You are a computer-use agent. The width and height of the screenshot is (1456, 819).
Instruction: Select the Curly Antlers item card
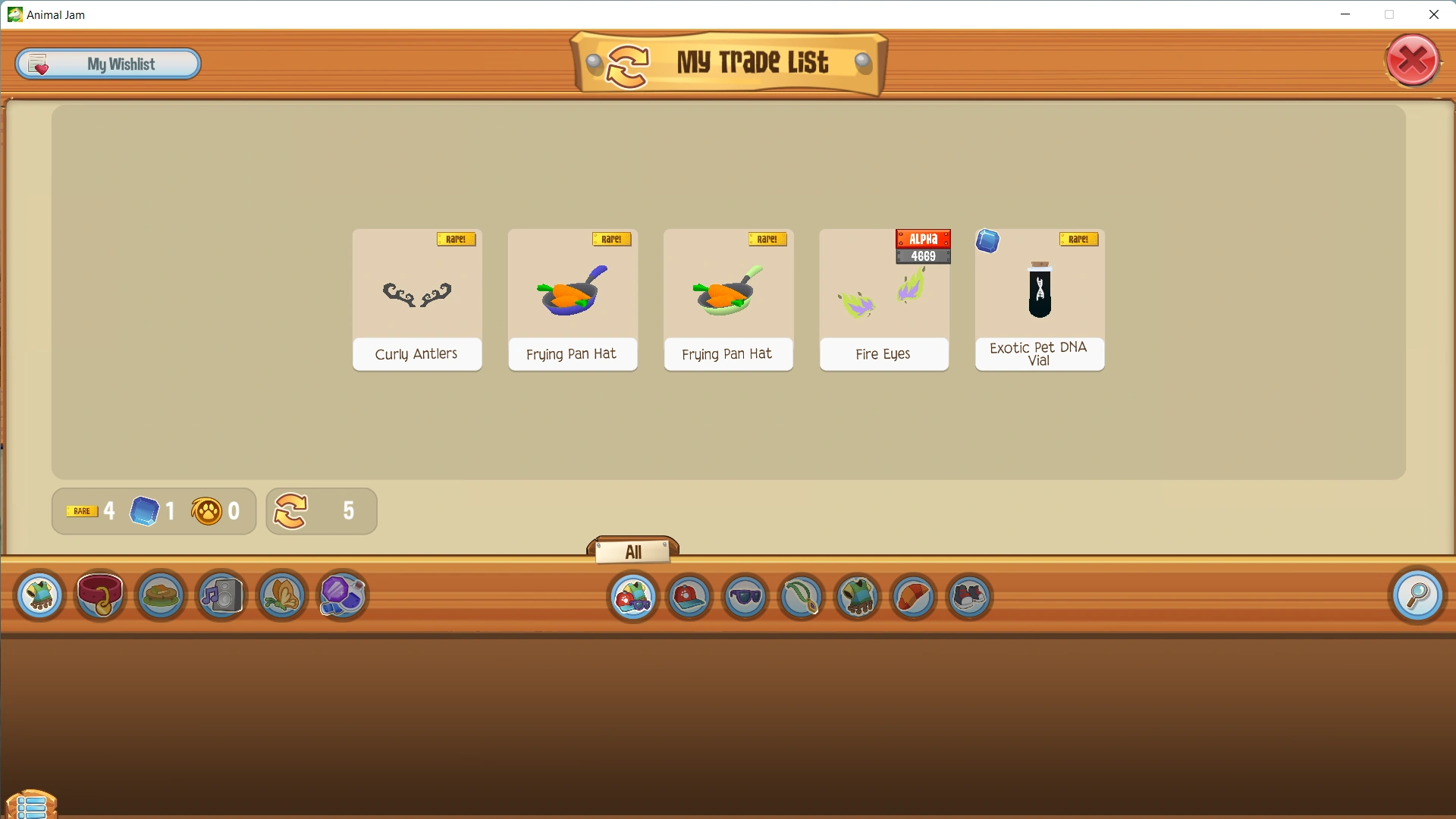coord(417,300)
